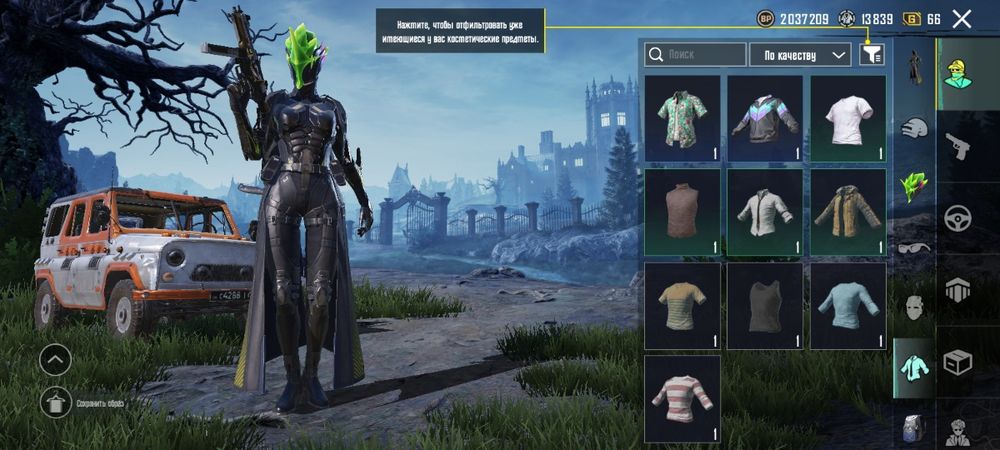Viewport: 1000px width, 450px height.
Task: Open the glasses category tab
Action: (914, 247)
